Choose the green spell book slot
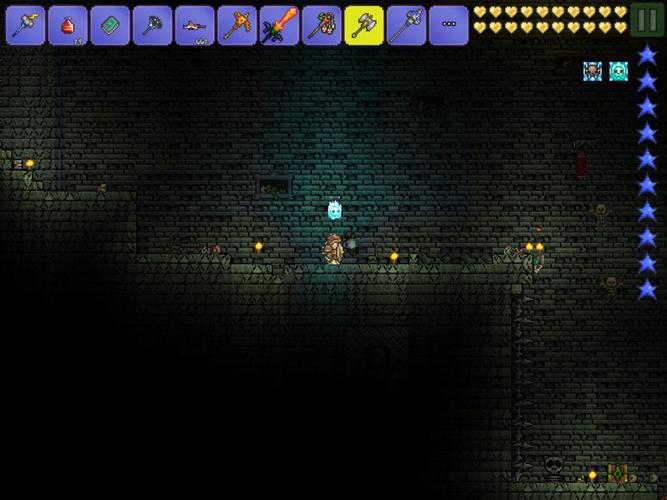The height and width of the screenshot is (500, 667). point(110,25)
